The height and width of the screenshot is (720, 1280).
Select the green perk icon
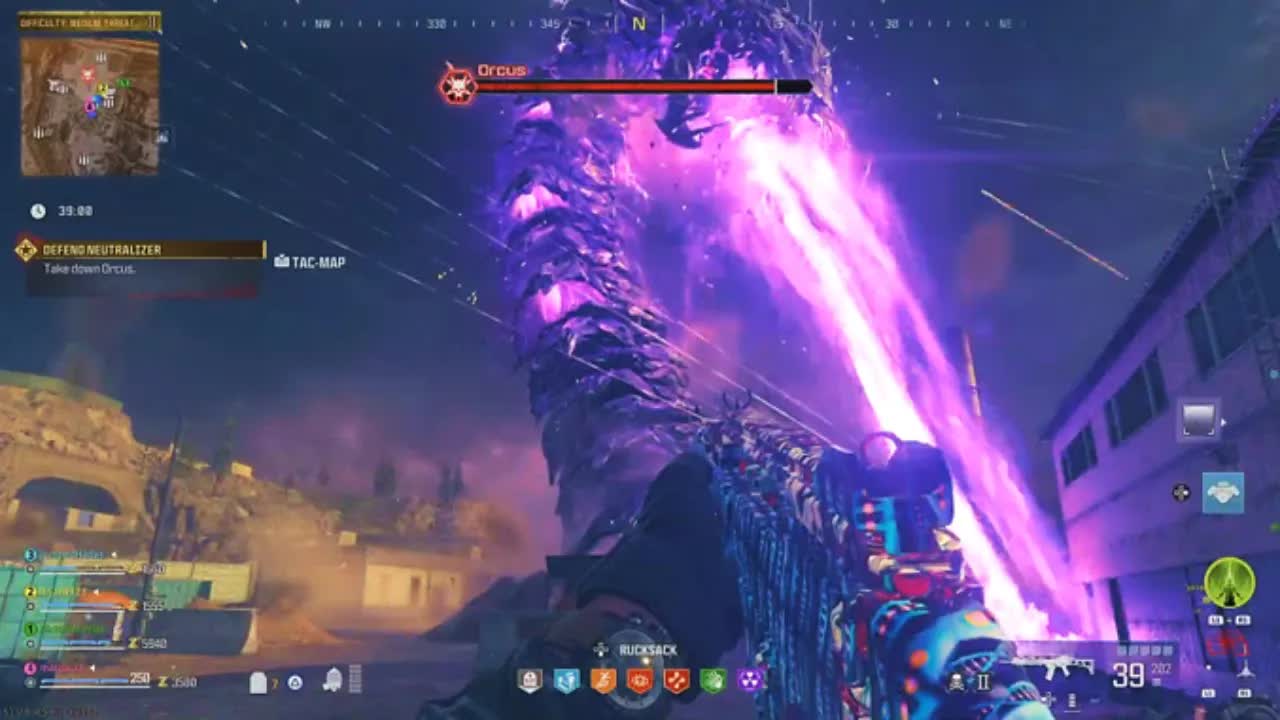[x=713, y=681]
